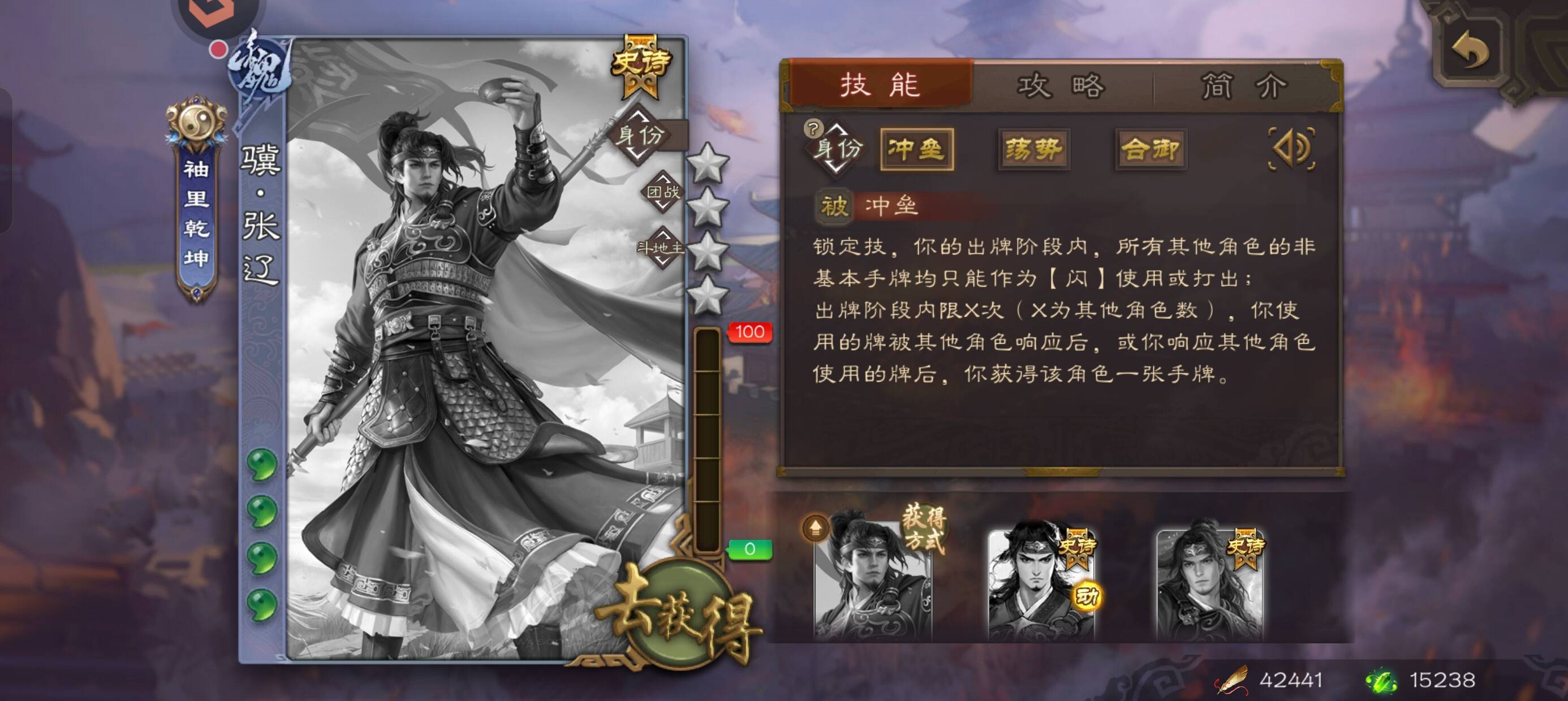View the 荡势 skill description

1033,149
